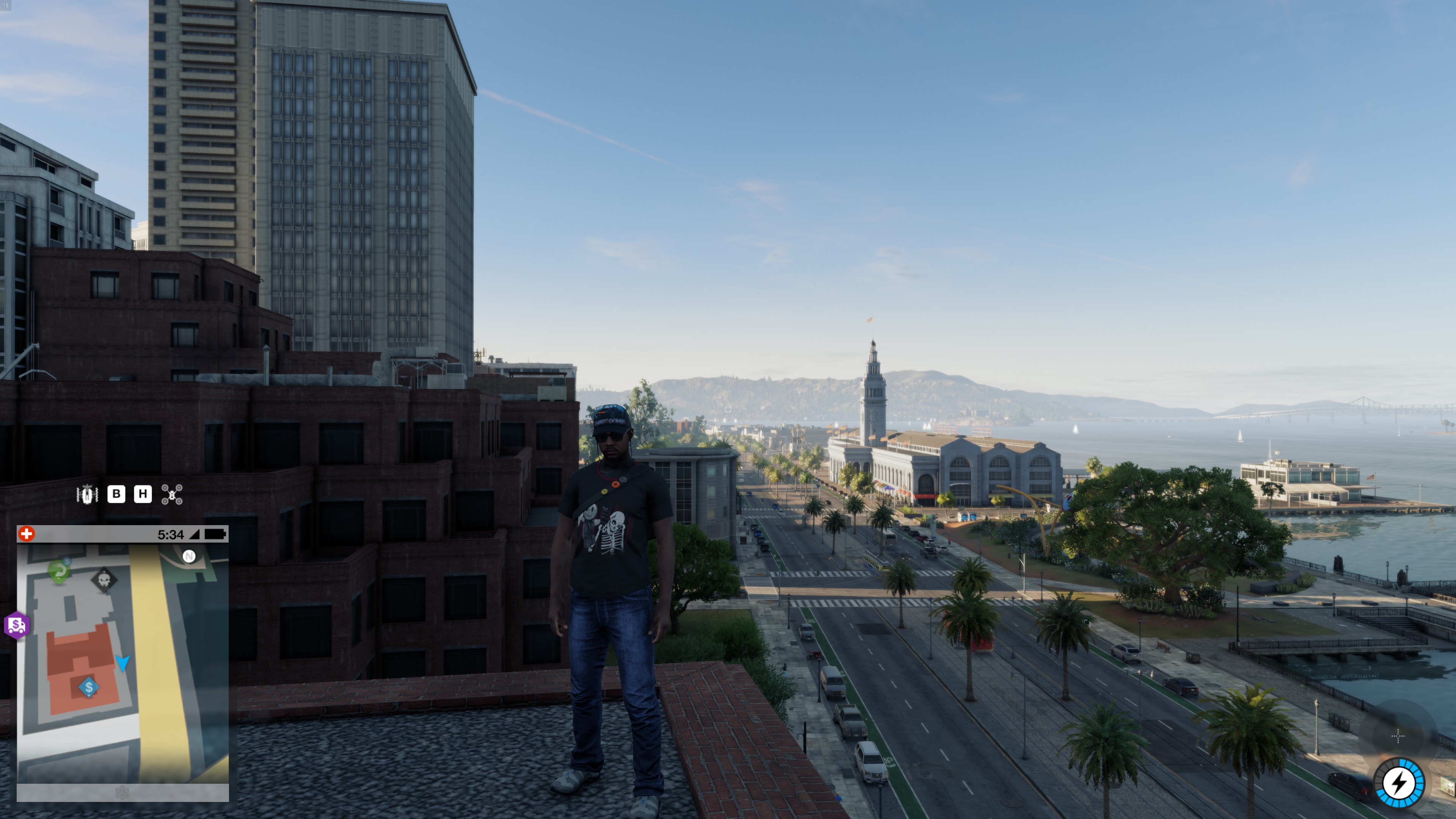
Task: Choose the purple delivery truck marker
Action: coord(16,625)
